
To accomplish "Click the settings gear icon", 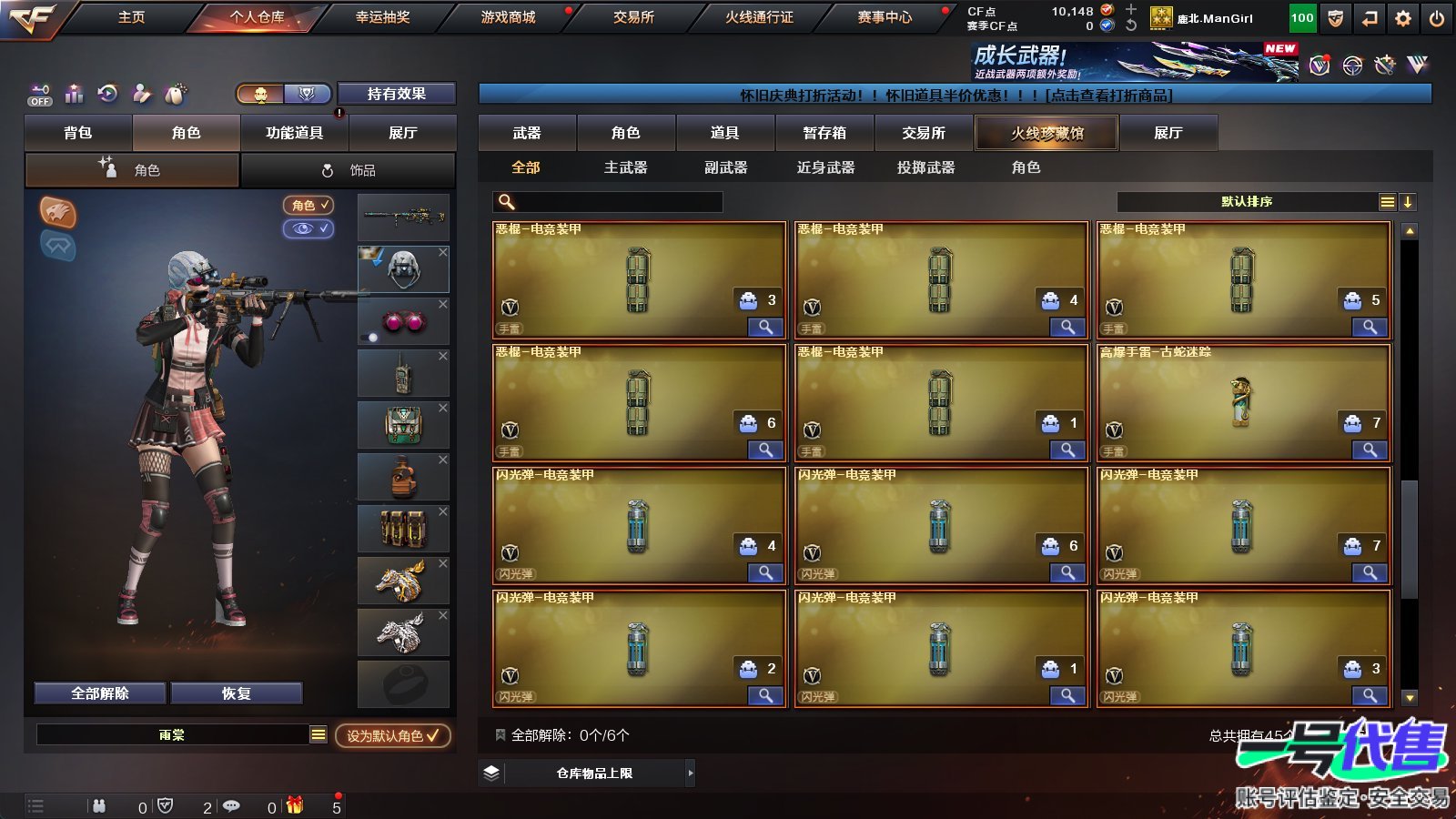I will point(1403,16).
